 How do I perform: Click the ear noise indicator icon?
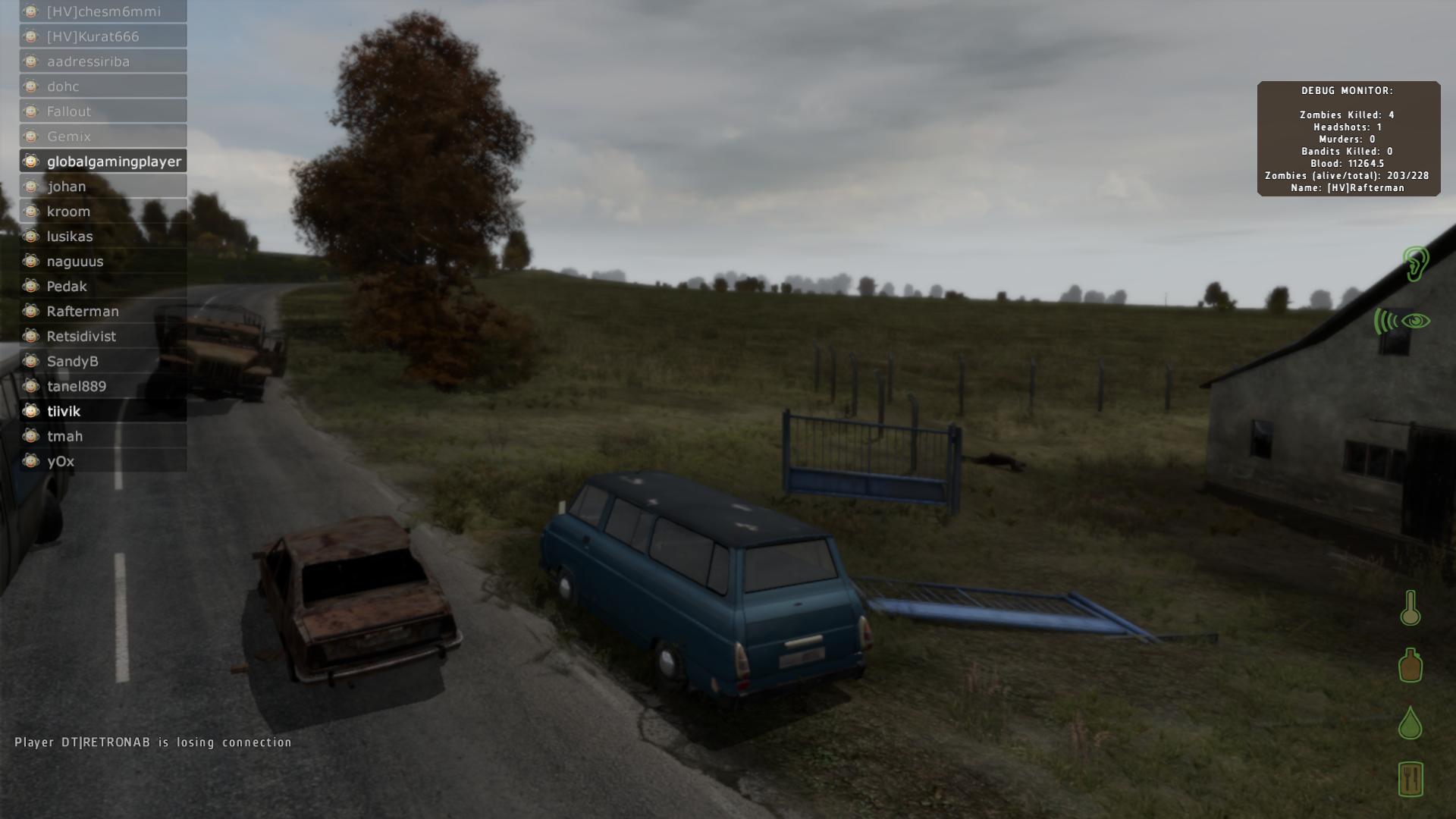tap(1415, 264)
